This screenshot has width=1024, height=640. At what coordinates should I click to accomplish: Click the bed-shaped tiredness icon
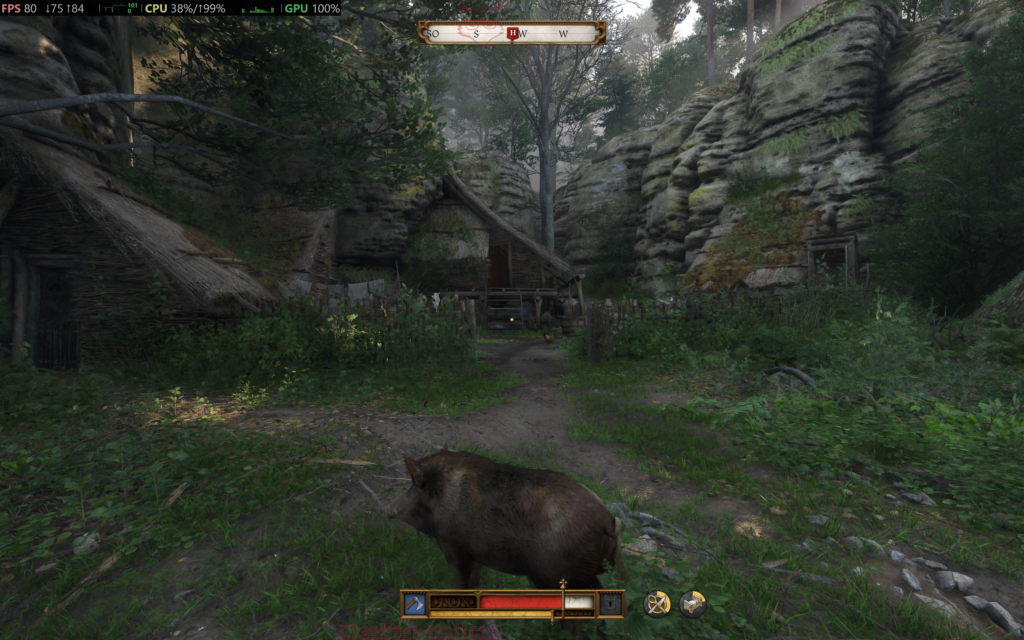(x=692, y=603)
